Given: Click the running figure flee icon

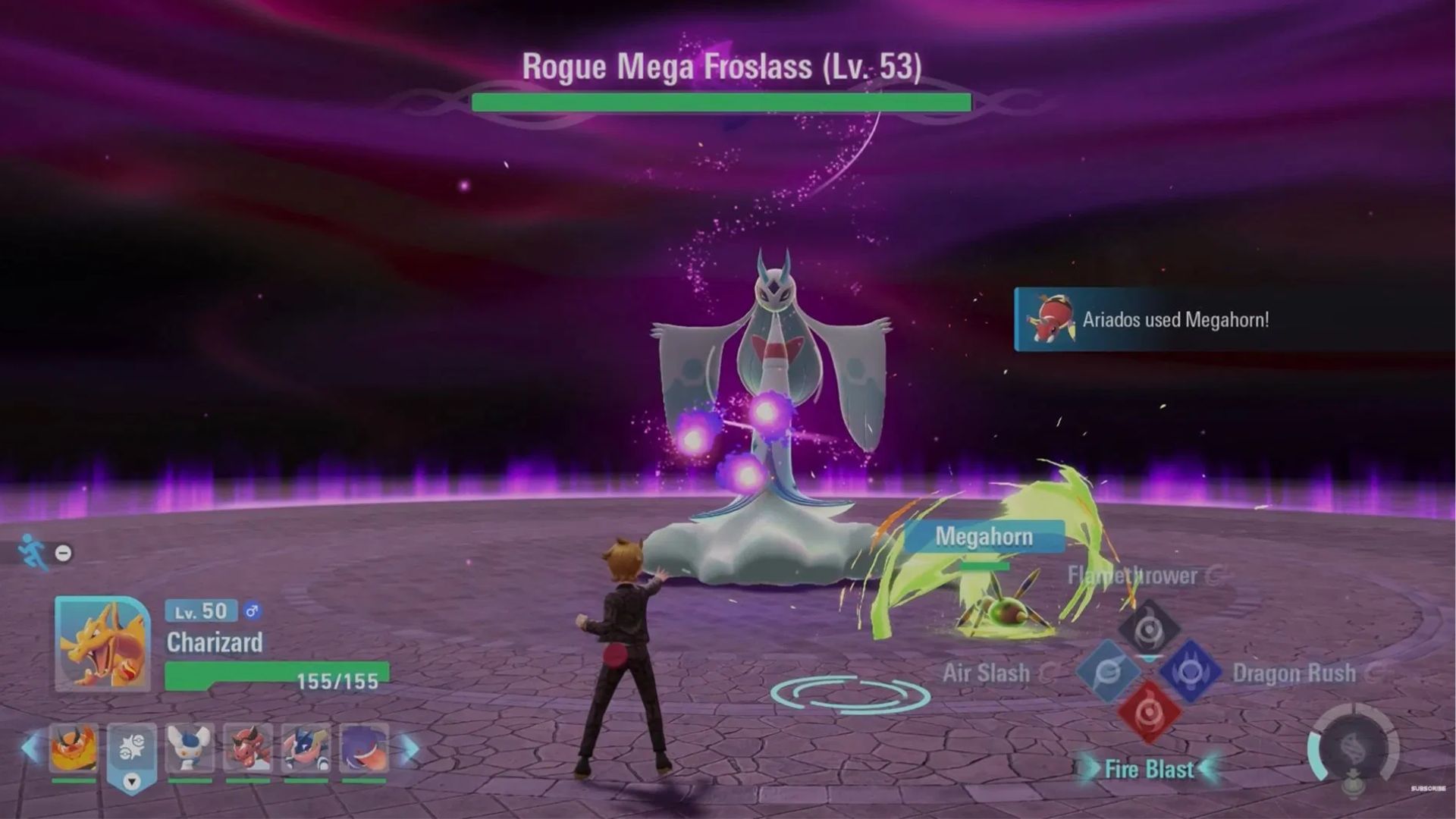Looking at the screenshot, I should click(33, 551).
